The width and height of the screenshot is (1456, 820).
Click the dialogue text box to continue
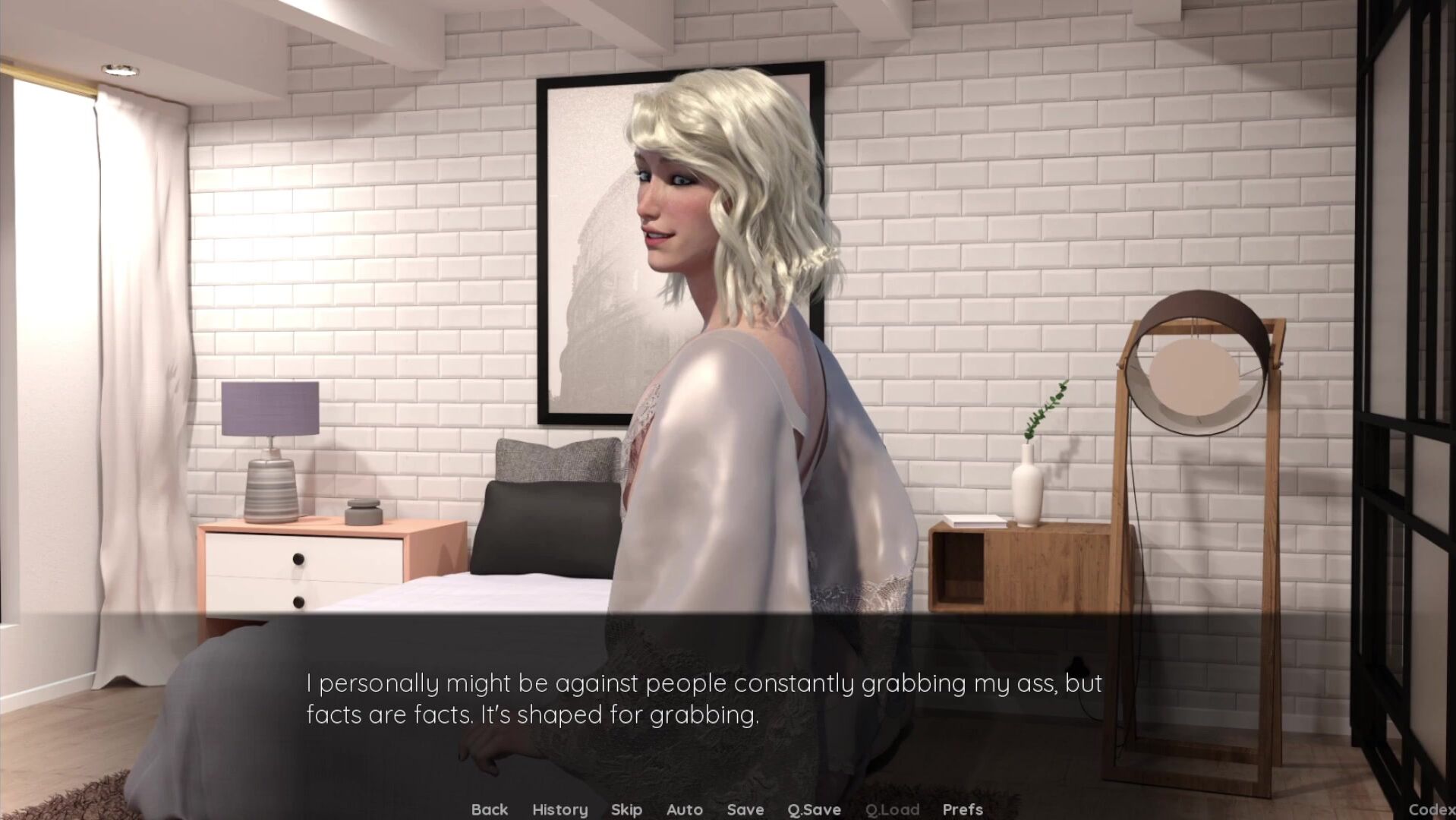point(703,699)
